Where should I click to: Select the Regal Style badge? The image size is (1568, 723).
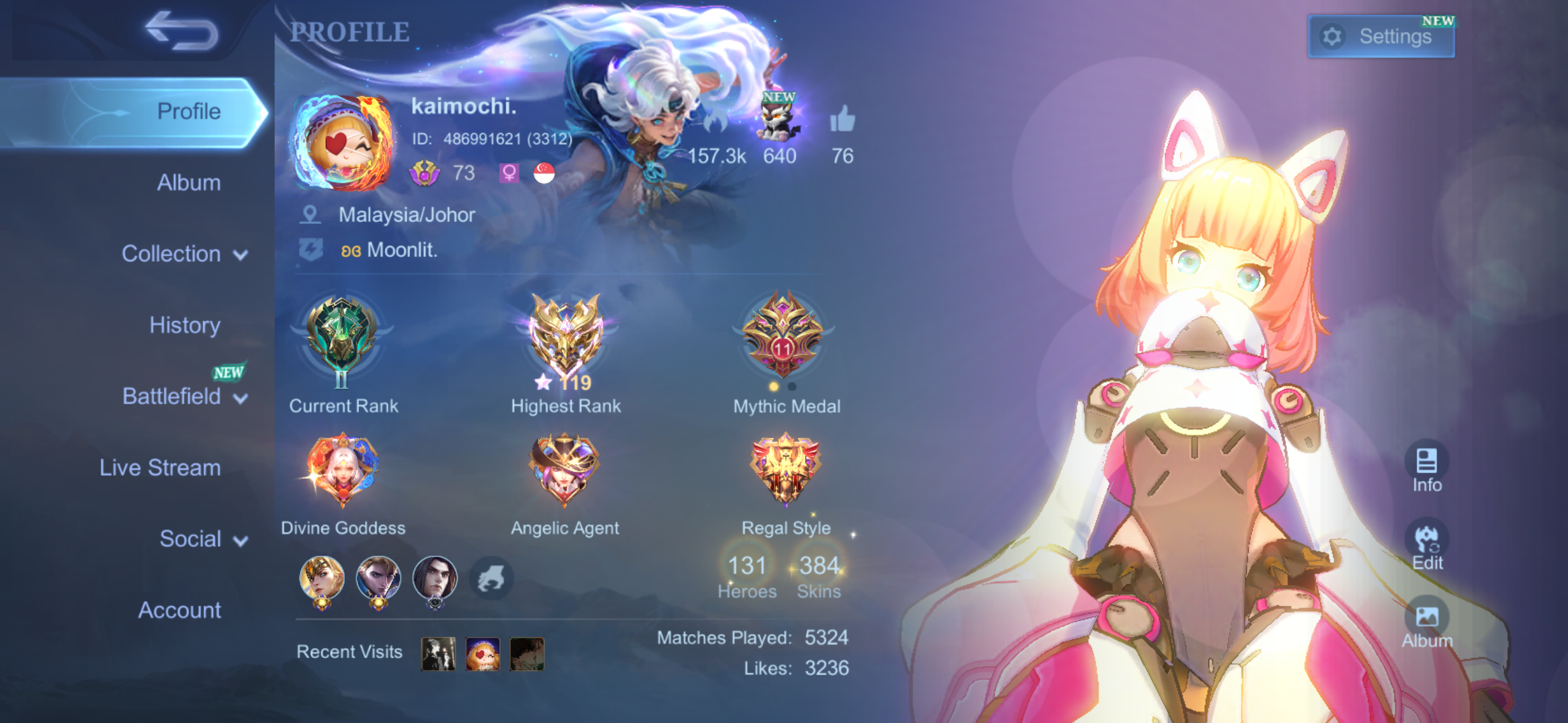(x=785, y=470)
